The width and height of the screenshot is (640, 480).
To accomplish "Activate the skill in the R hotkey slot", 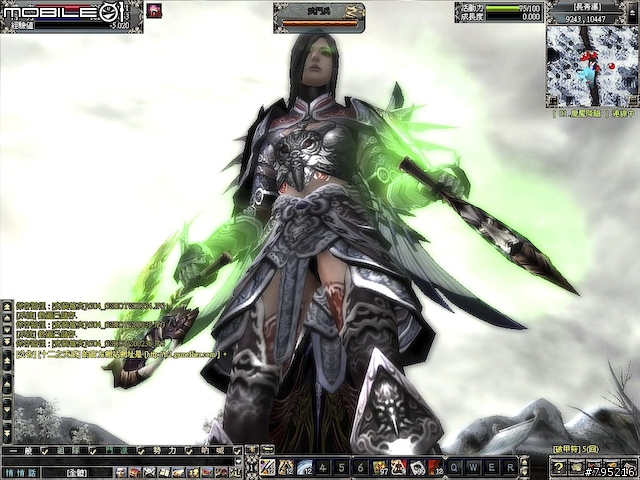I will [510, 467].
